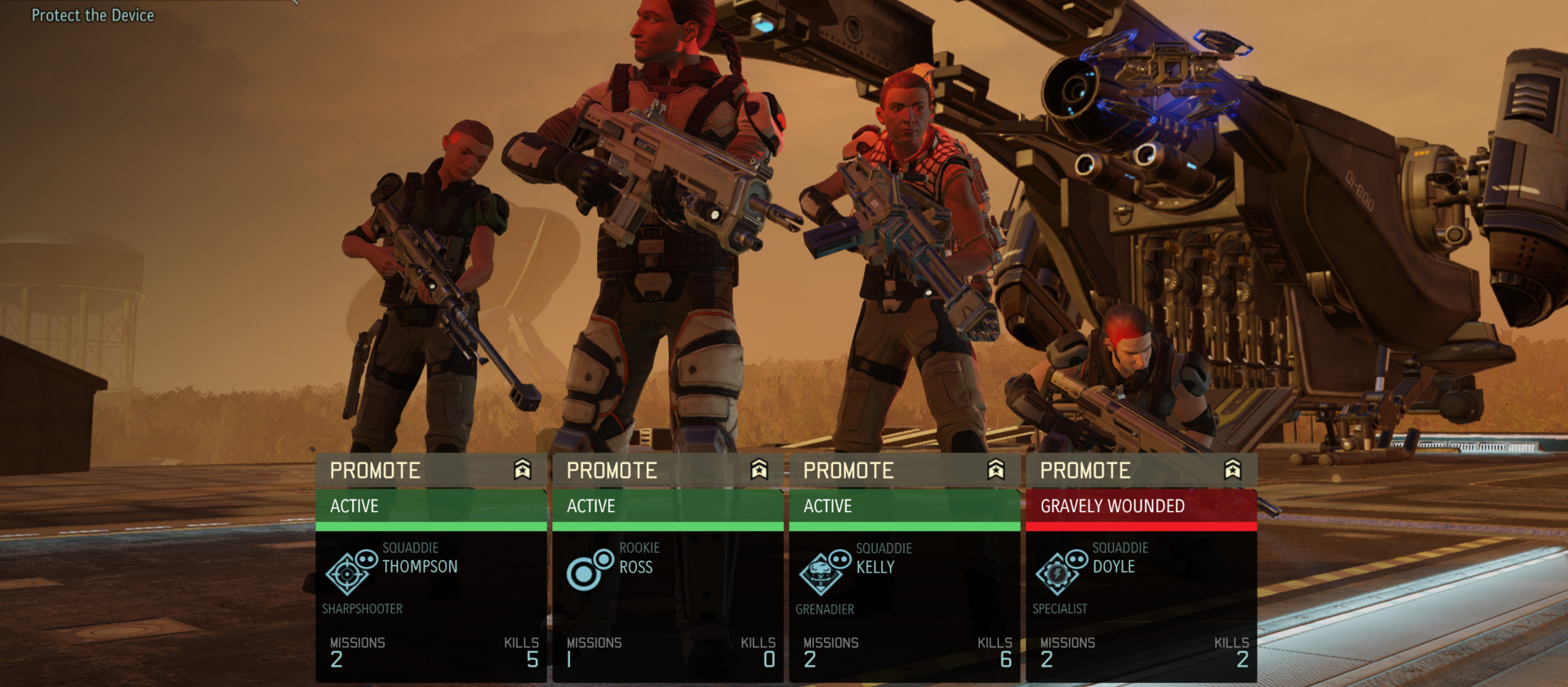Promote gravely wounded Squaddie Doyle
This screenshot has width=1568, height=687.
tap(1141, 471)
